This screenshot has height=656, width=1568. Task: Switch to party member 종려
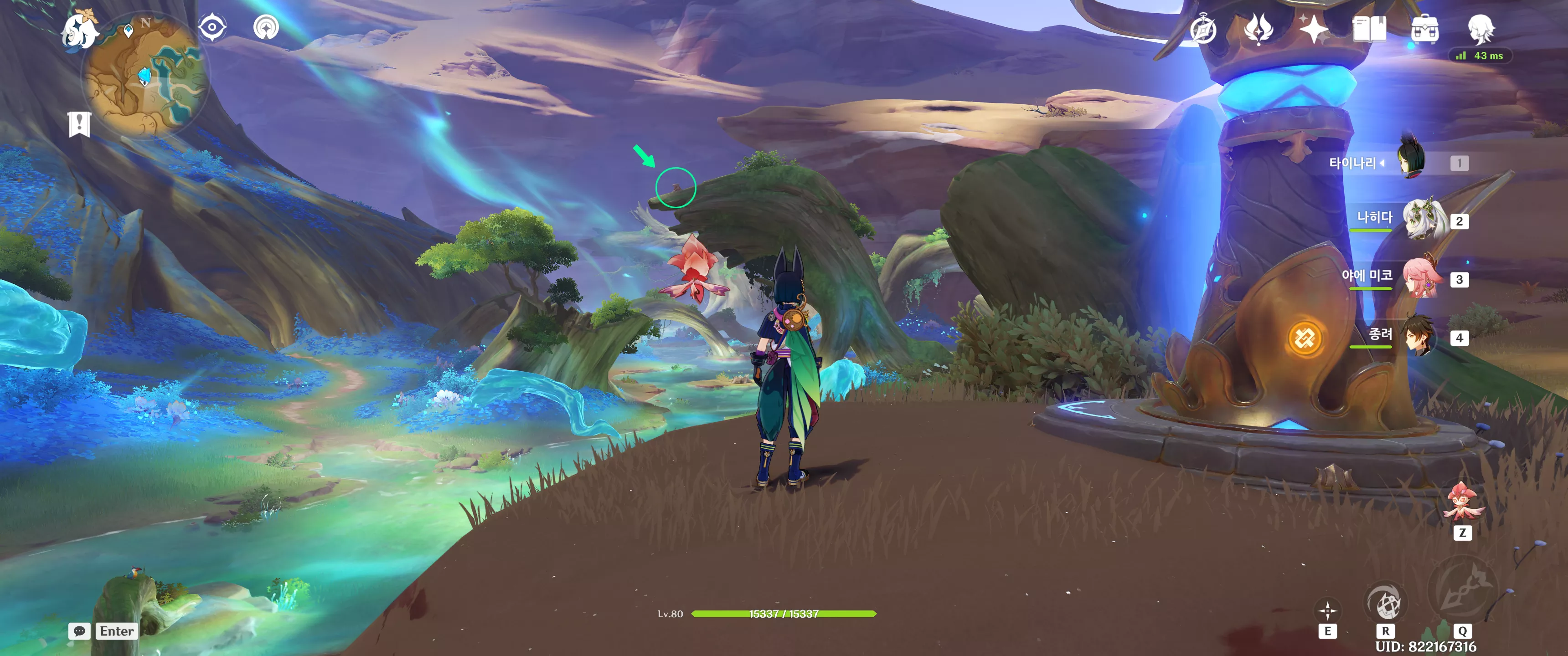1421,336
